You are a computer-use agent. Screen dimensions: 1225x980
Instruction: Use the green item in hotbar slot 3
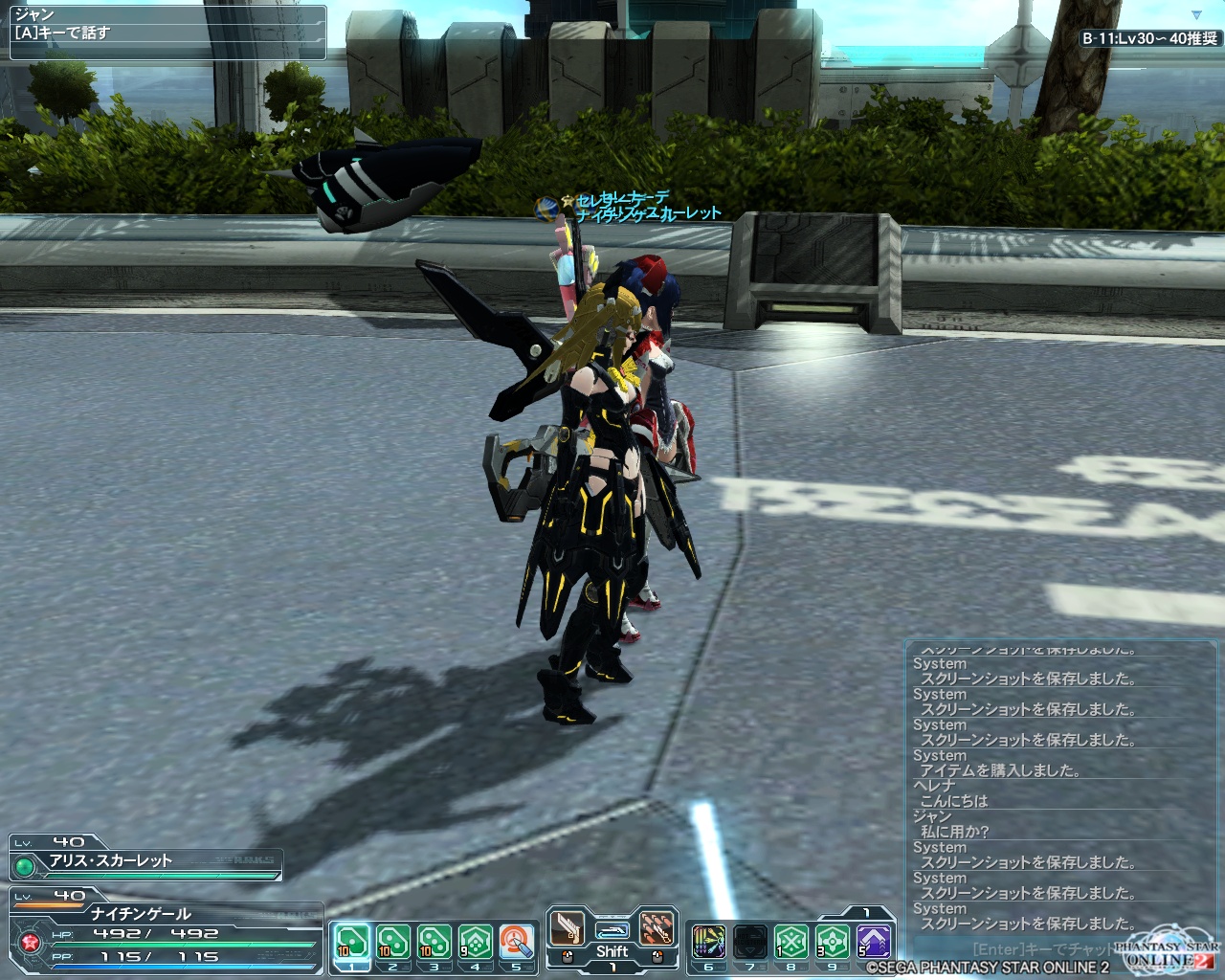[x=434, y=943]
